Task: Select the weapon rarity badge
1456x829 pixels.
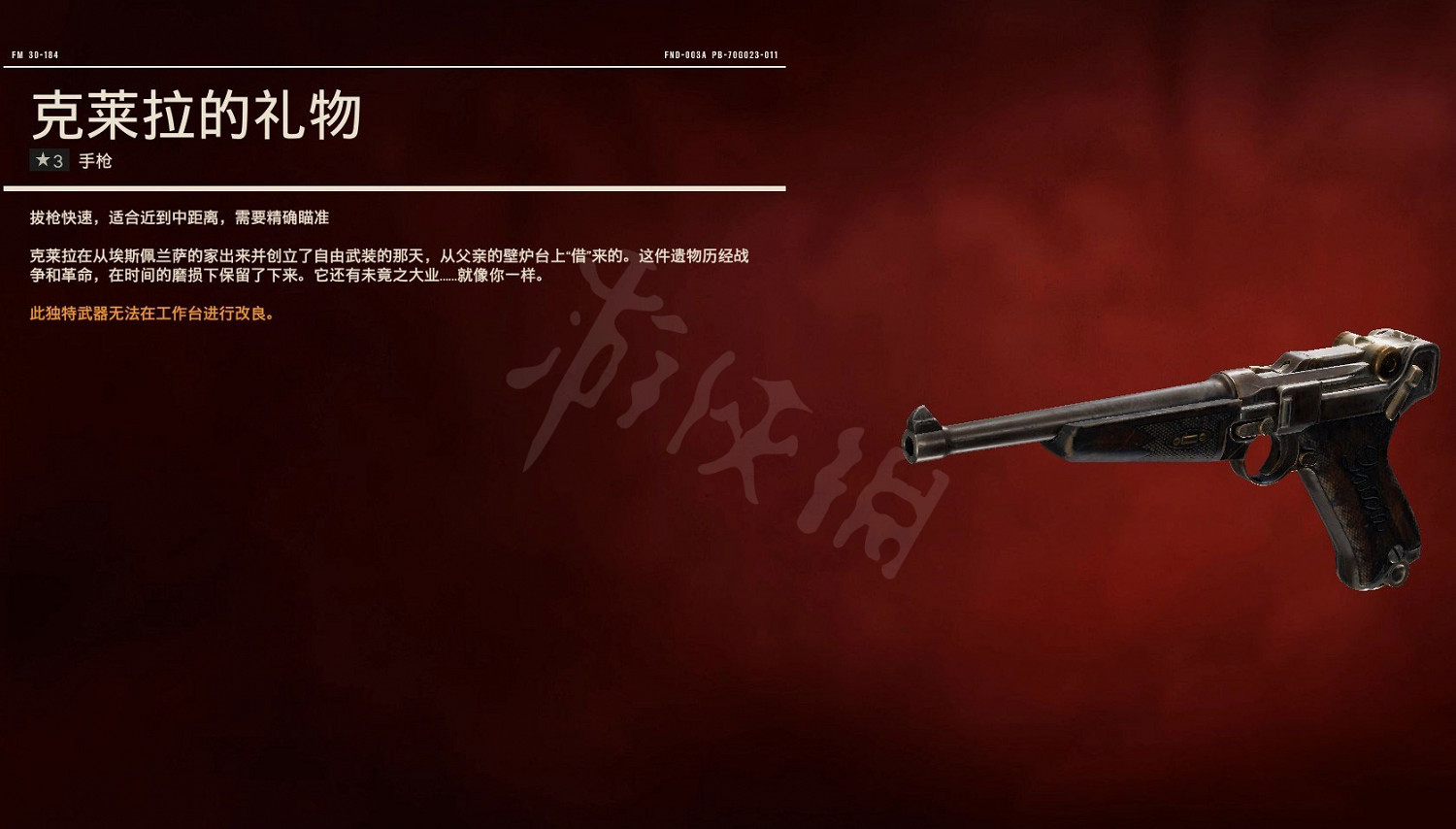Action: (49, 161)
